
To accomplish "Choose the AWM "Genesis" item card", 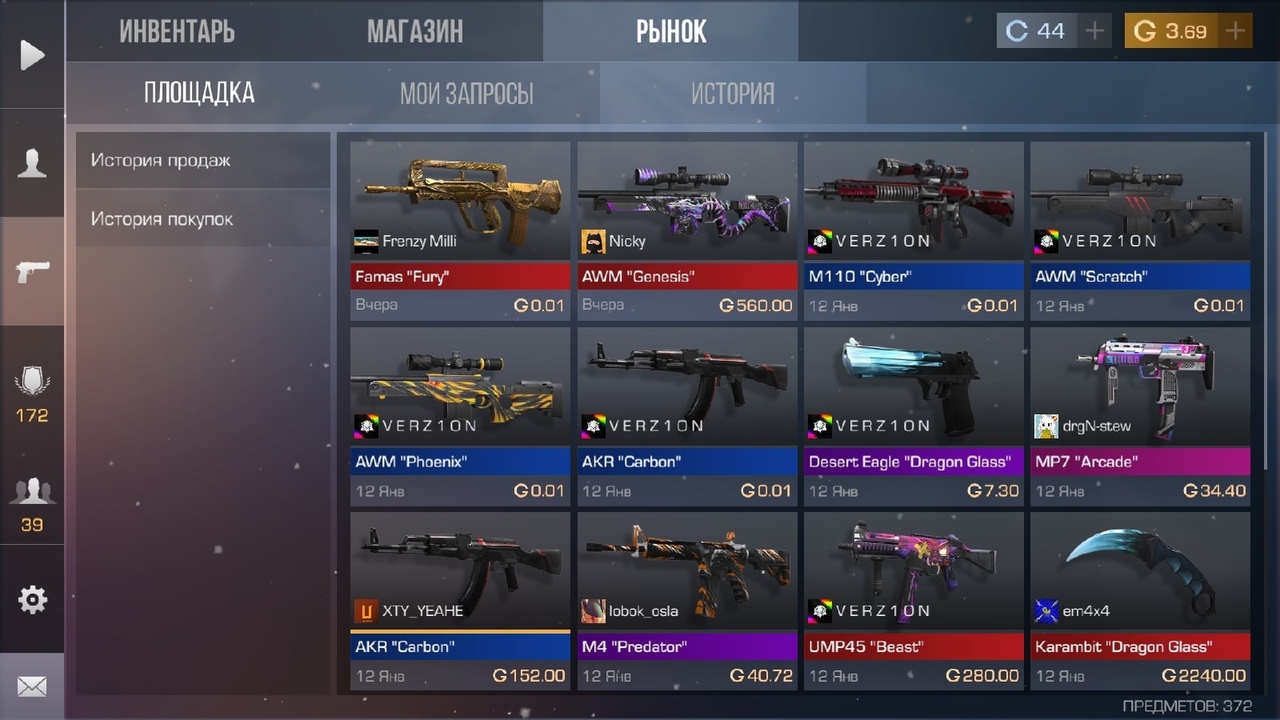I will (x=687, y=230).
